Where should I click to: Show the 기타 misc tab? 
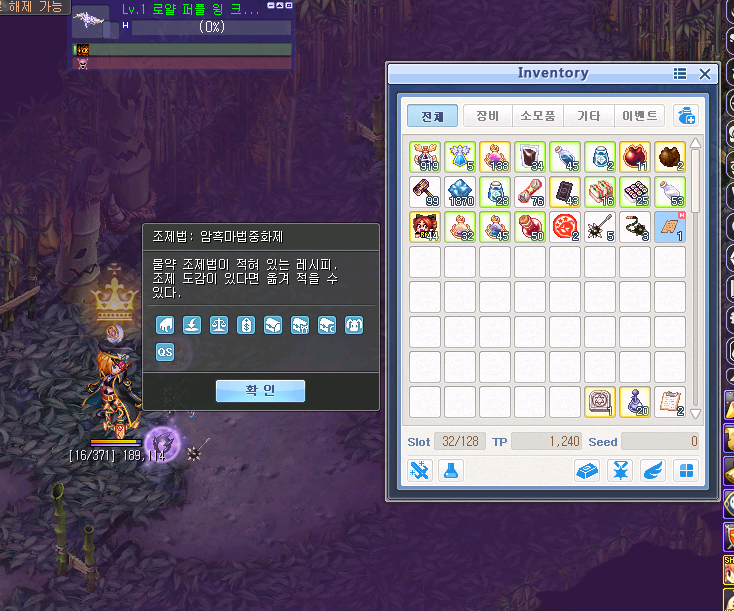coord(589,116)
